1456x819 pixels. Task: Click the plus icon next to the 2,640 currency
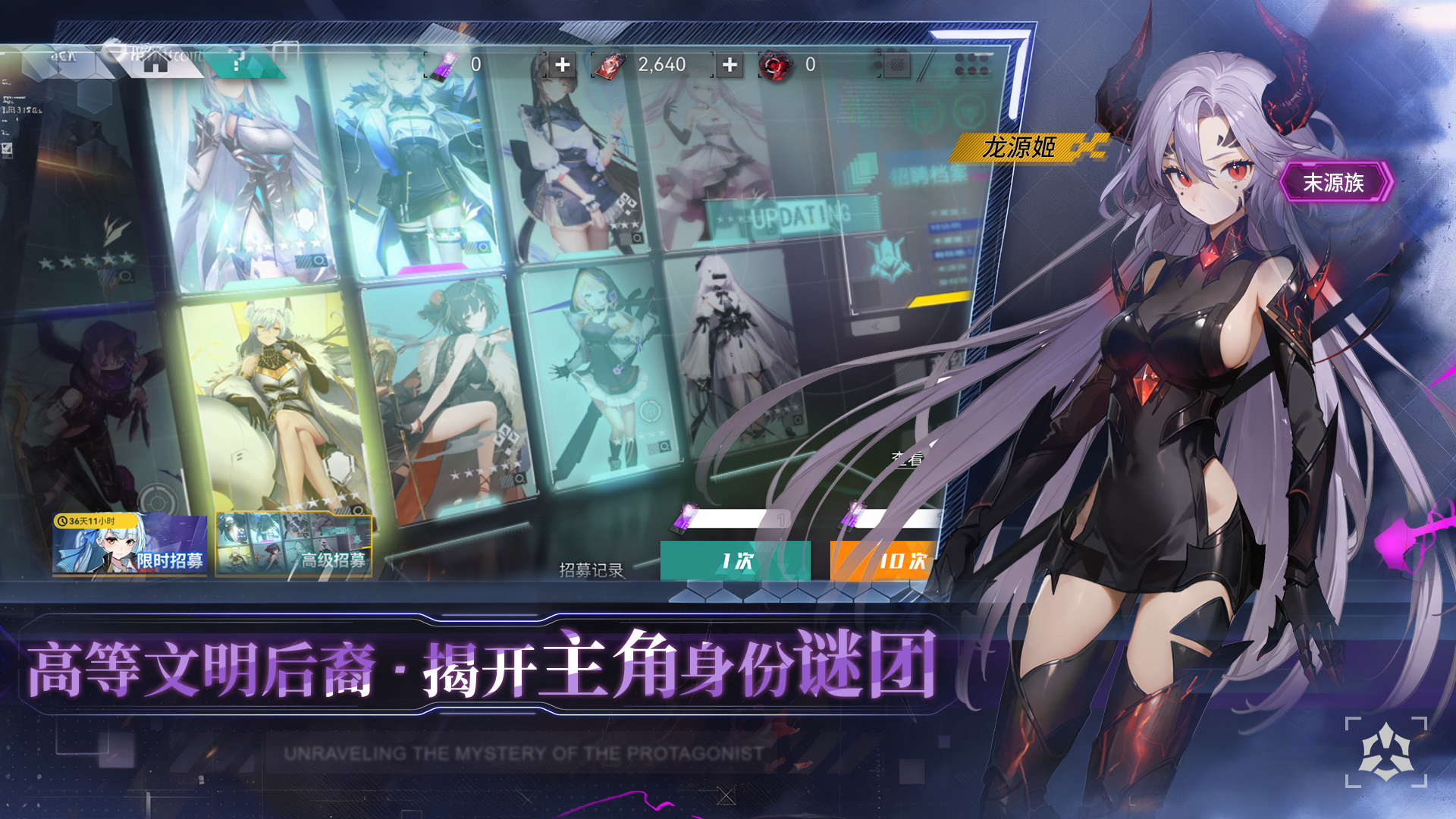[730, 64]
